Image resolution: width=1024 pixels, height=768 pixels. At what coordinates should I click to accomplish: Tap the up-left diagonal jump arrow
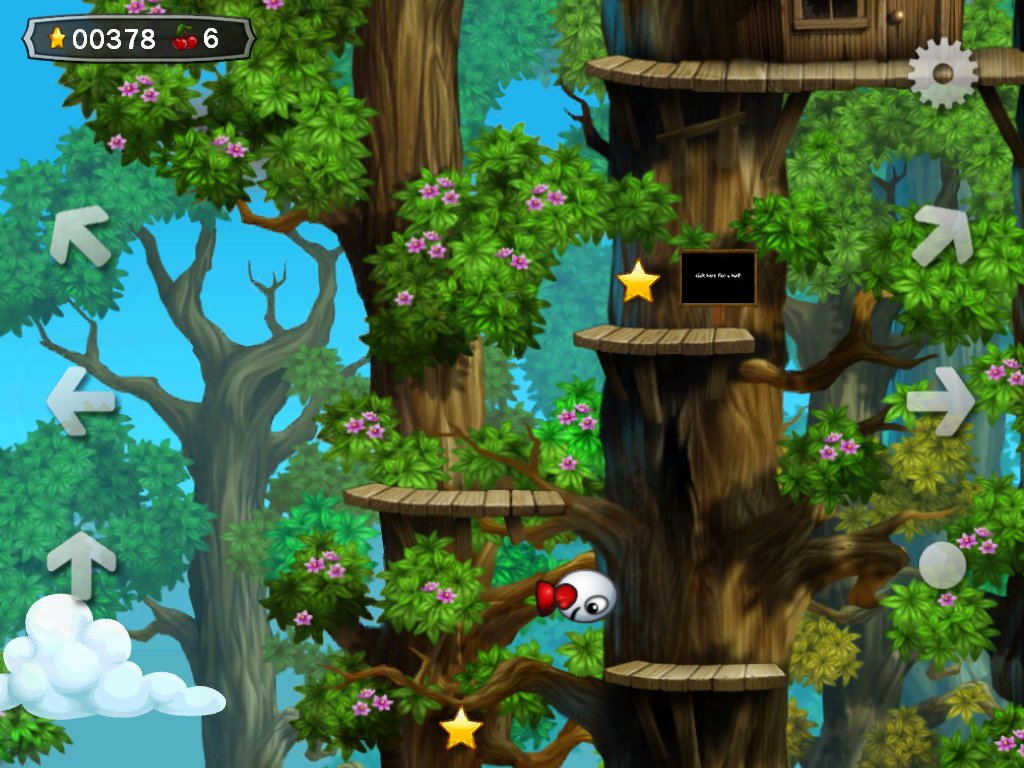tap(79, 235)
